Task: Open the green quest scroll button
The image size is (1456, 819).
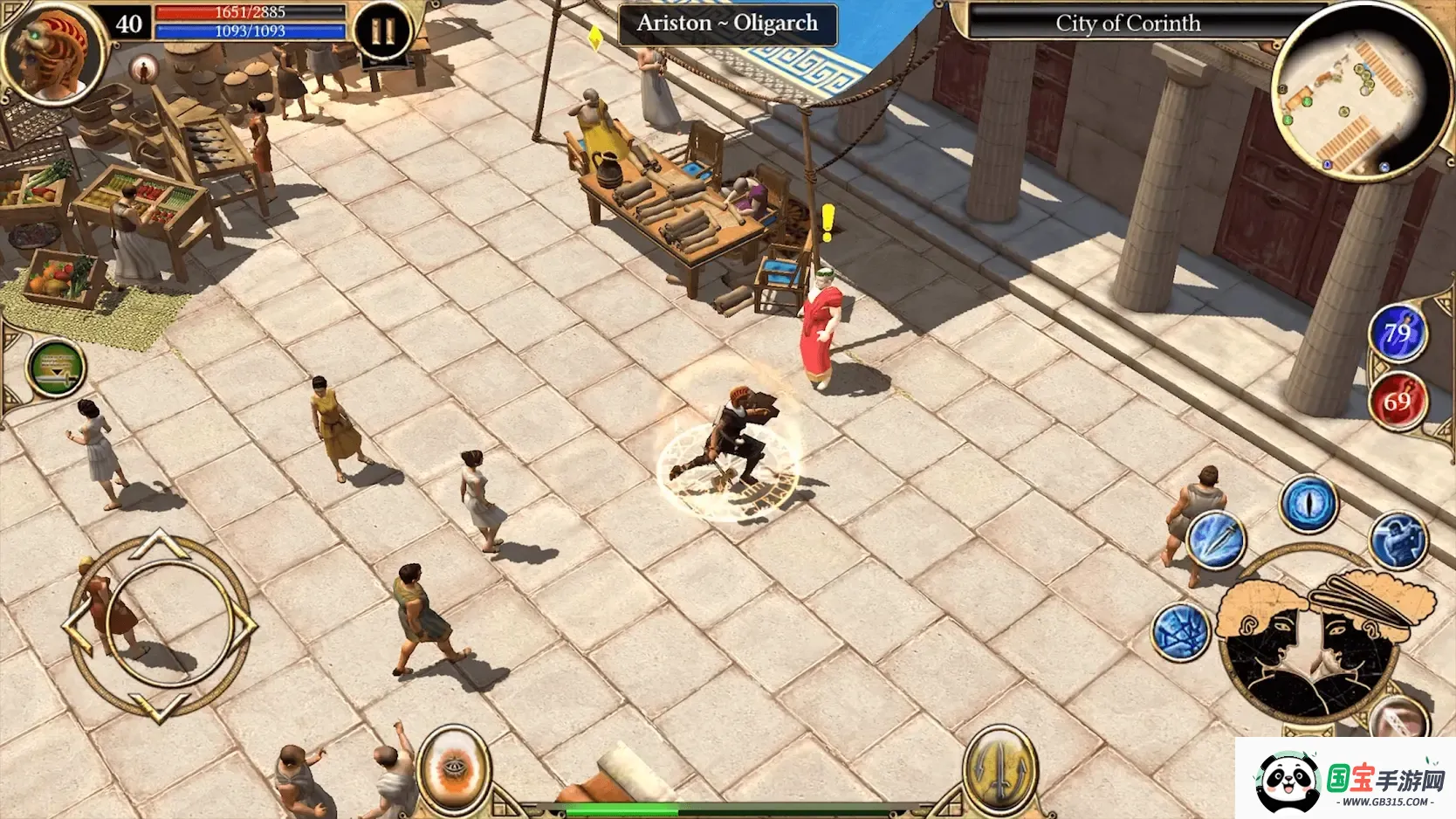Action: click(56, 368)
